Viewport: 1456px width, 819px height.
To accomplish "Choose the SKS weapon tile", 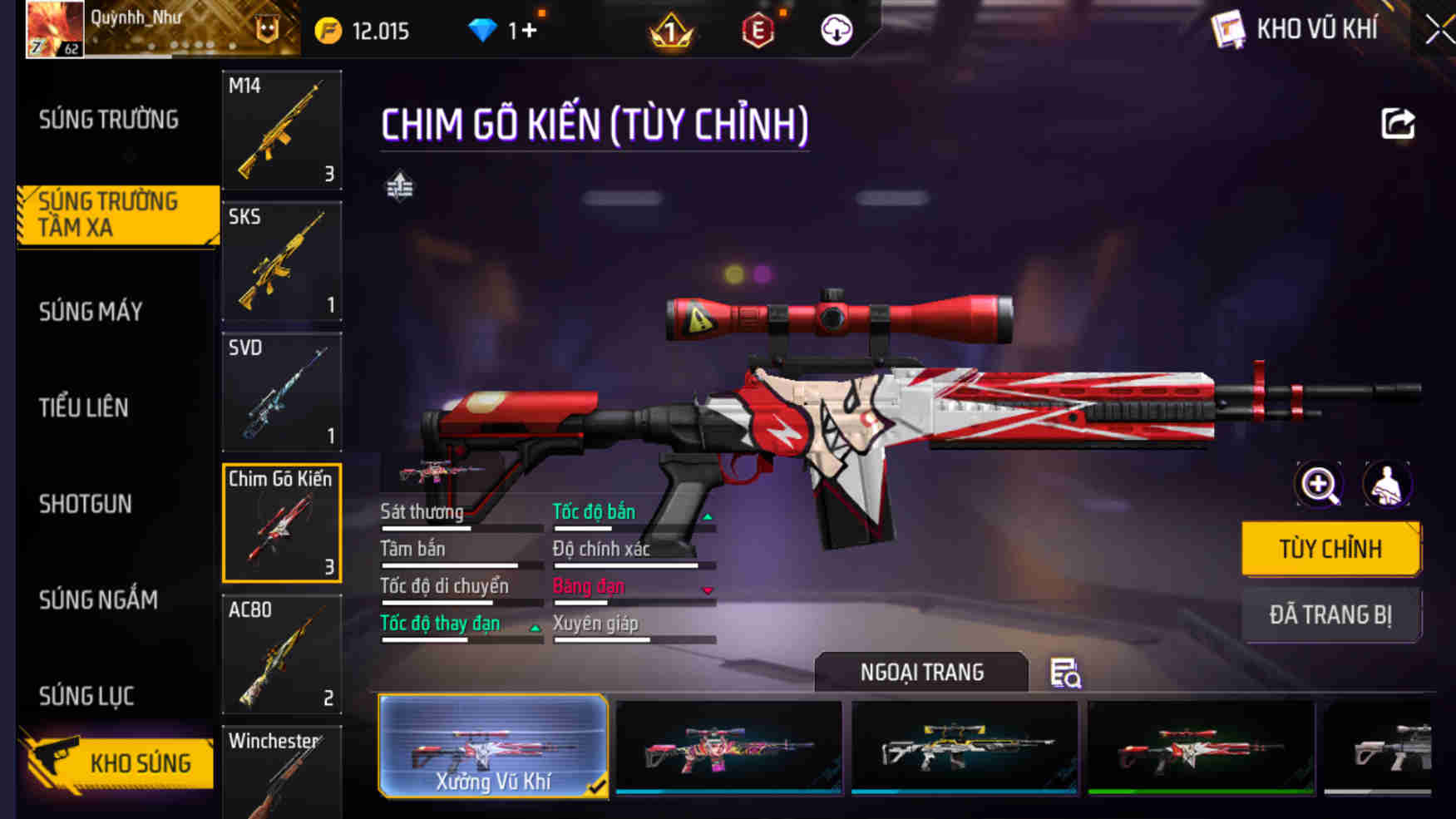I will (x=282, y=261).
